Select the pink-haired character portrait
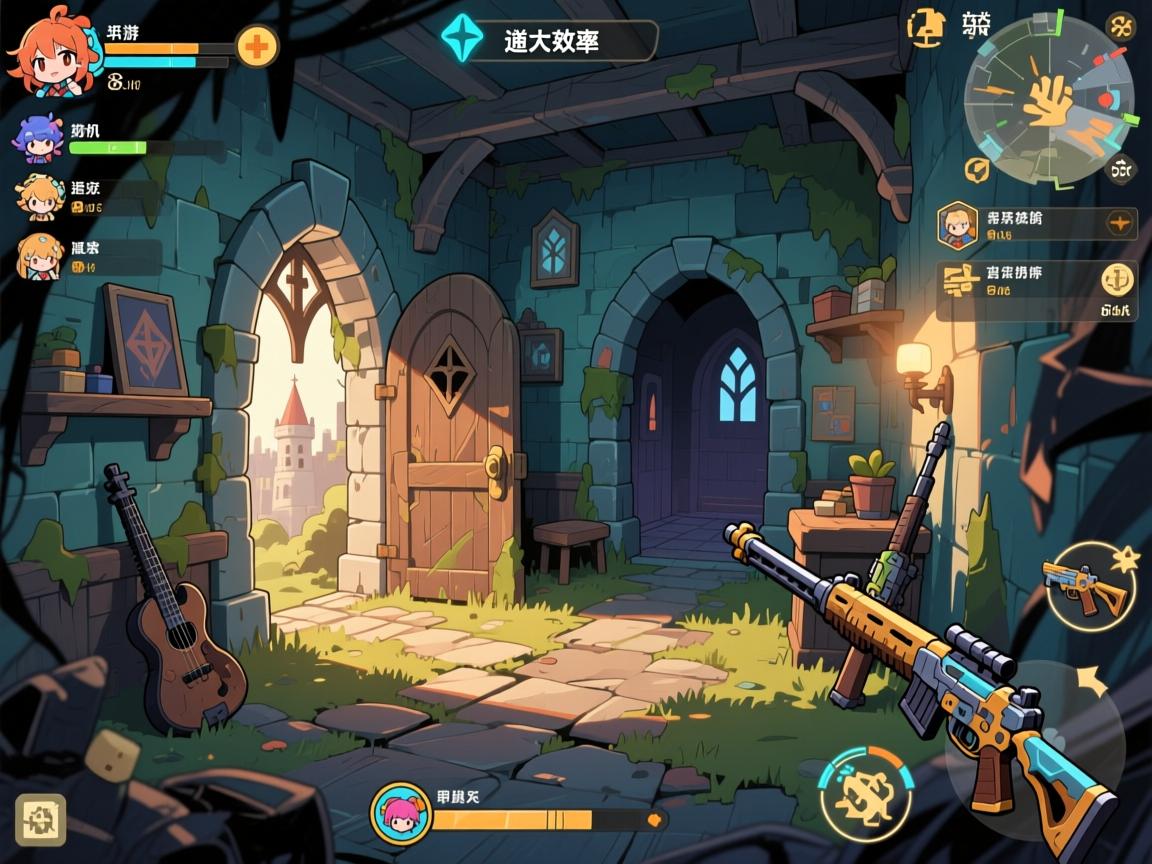Viewport: 1152px width, 864px height. [402, 814]
